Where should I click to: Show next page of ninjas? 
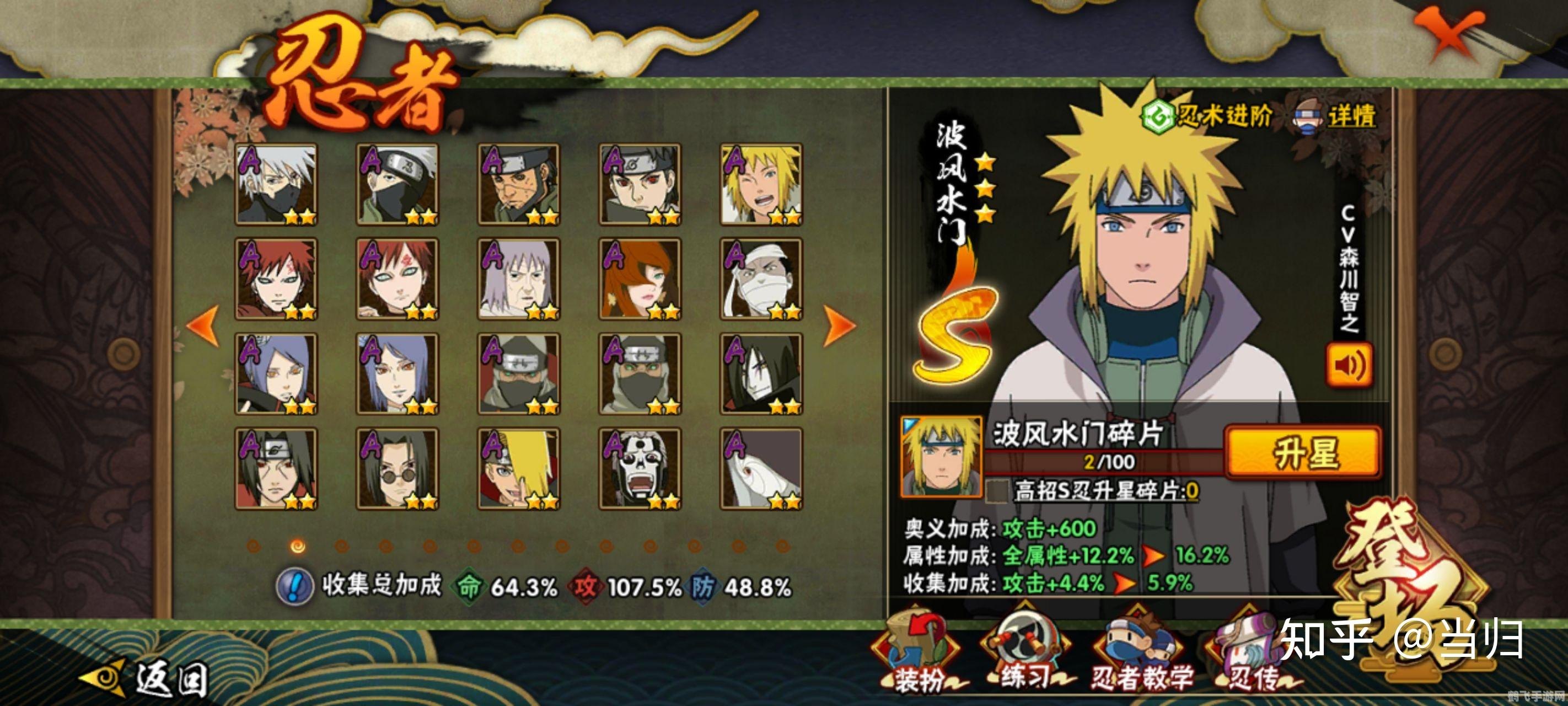coord(839,326)
